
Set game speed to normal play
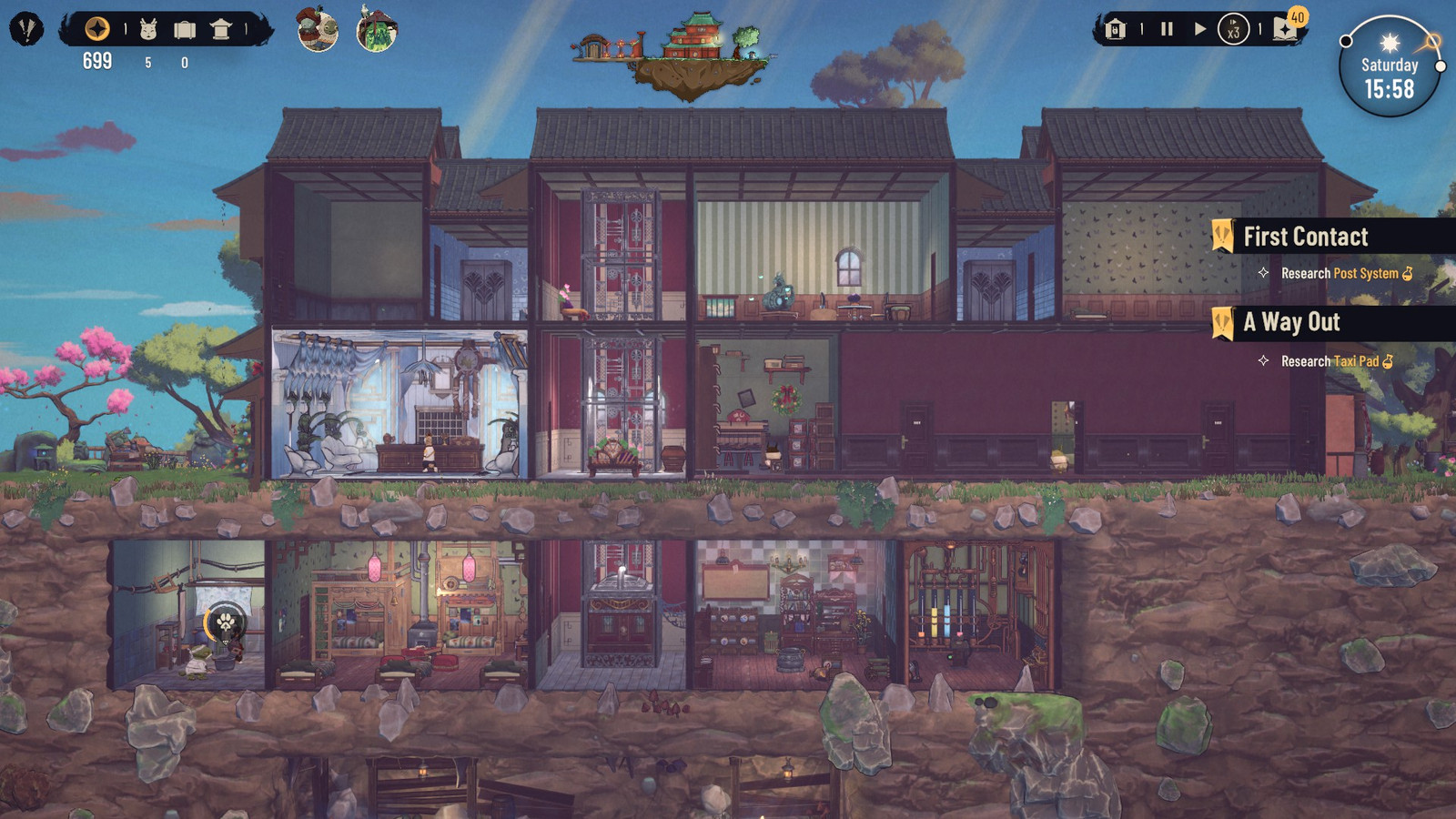click(x=1200, y=29)
